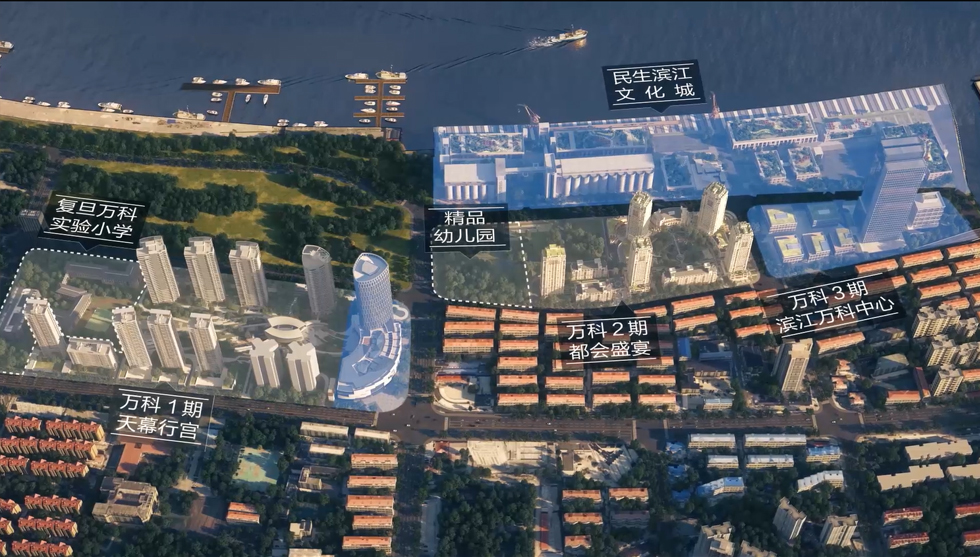Choose the 精品幼儿园 marker label

467,229
